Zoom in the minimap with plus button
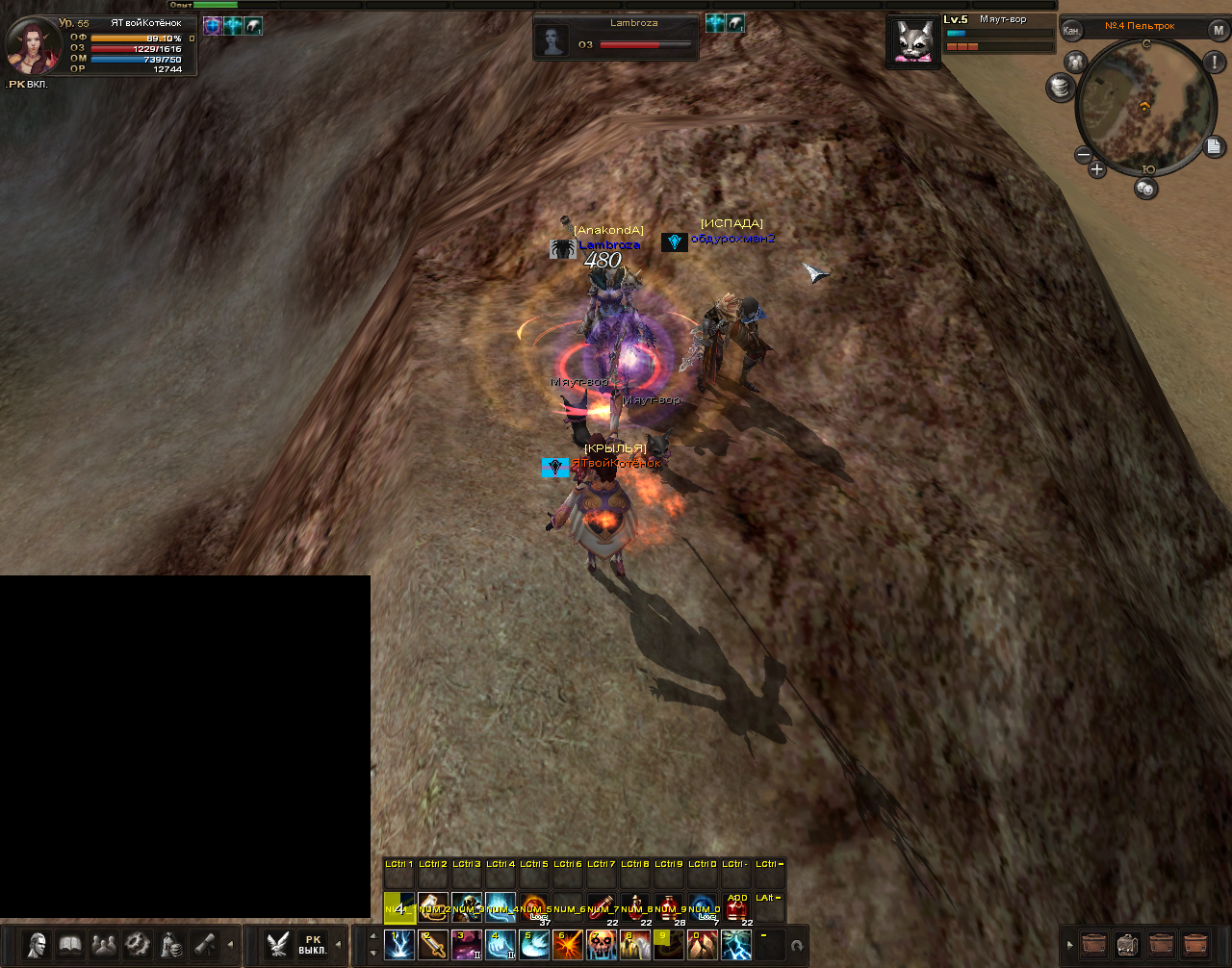This screenshot has width=1232, height=968. (1096, 169)
